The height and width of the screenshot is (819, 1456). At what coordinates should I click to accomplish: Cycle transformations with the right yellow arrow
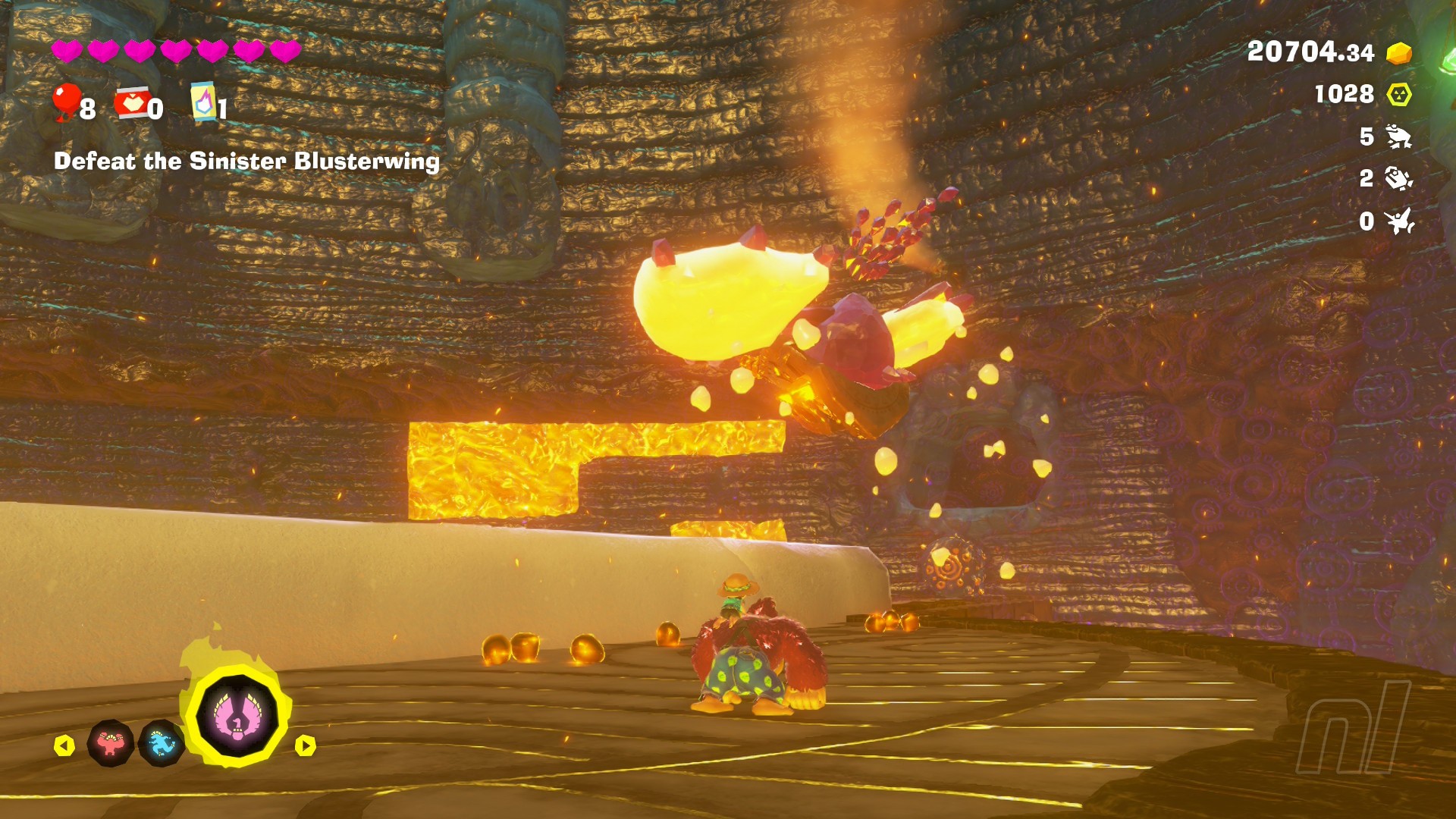(x=305, y=746)
